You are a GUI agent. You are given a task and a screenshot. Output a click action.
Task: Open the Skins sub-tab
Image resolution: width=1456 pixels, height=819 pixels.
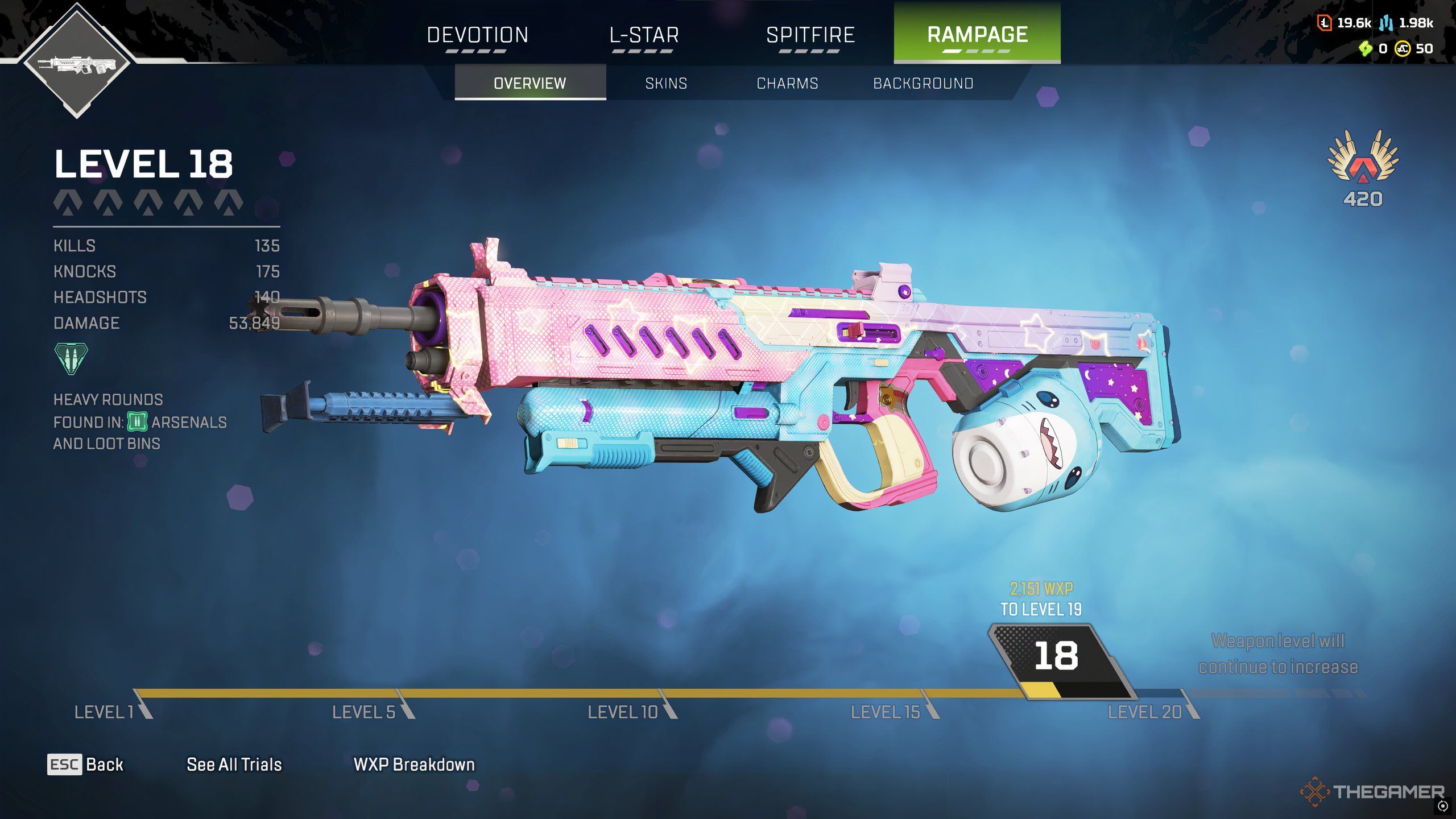click(666, 84)
